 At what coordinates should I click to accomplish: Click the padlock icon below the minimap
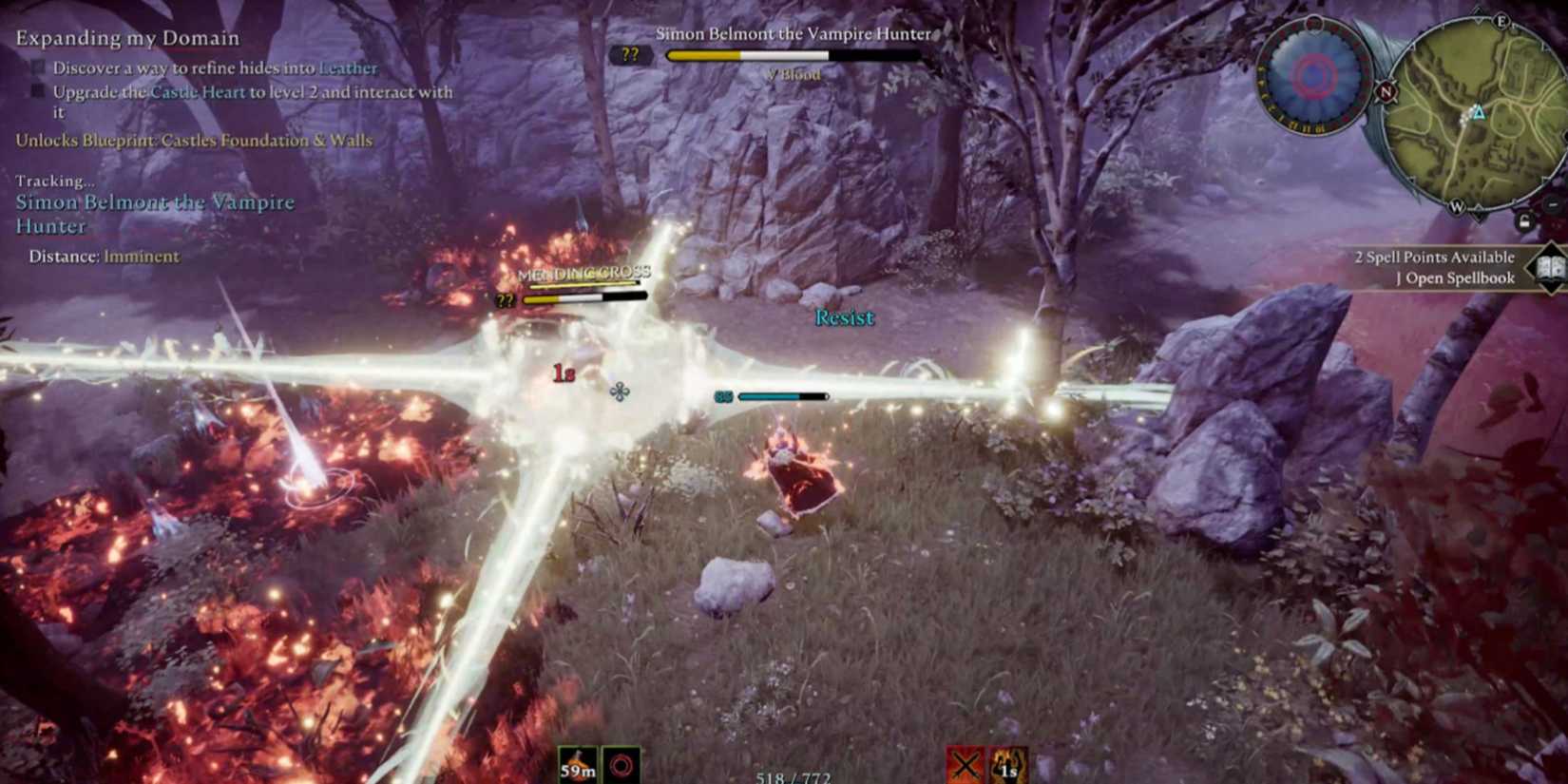[1523, 220]
